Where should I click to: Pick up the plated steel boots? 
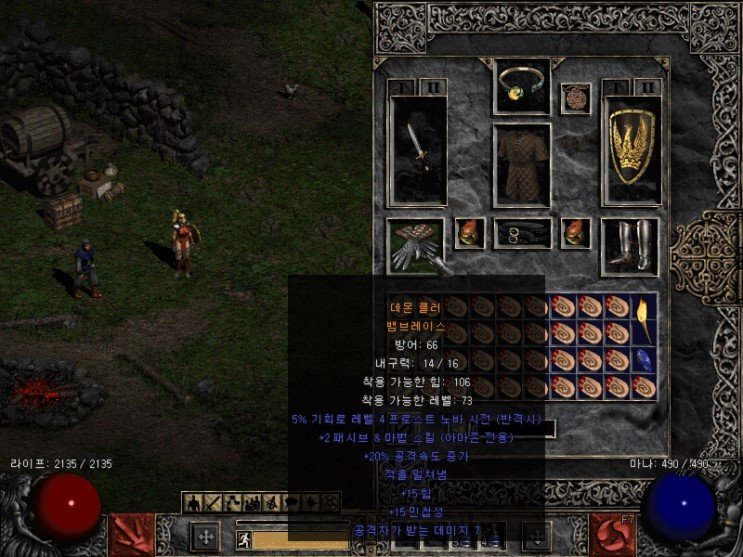631,245
